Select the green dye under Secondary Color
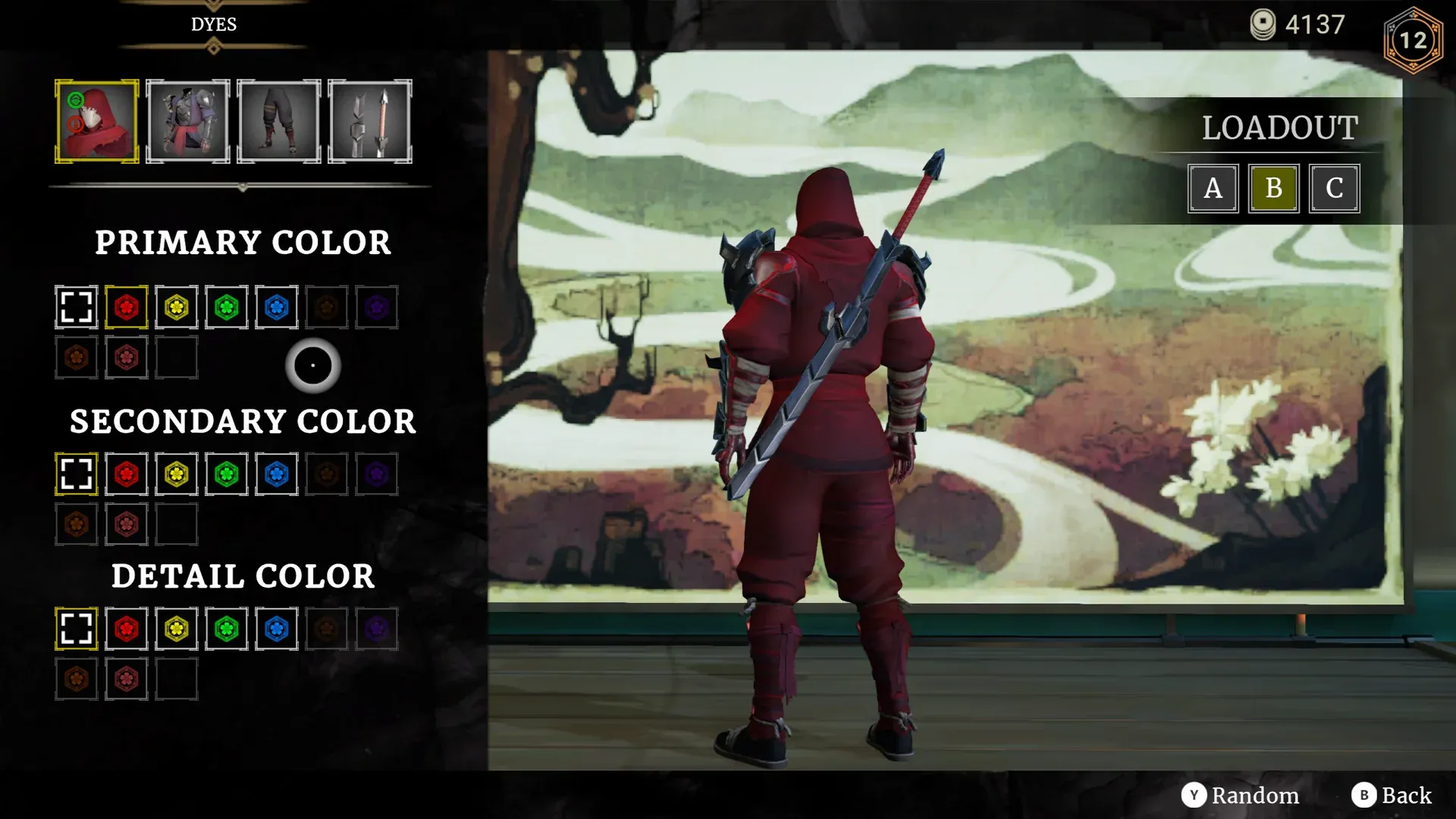Image resolution: width=1456 pixels, height=819 pixels. (x=226, y=474)
